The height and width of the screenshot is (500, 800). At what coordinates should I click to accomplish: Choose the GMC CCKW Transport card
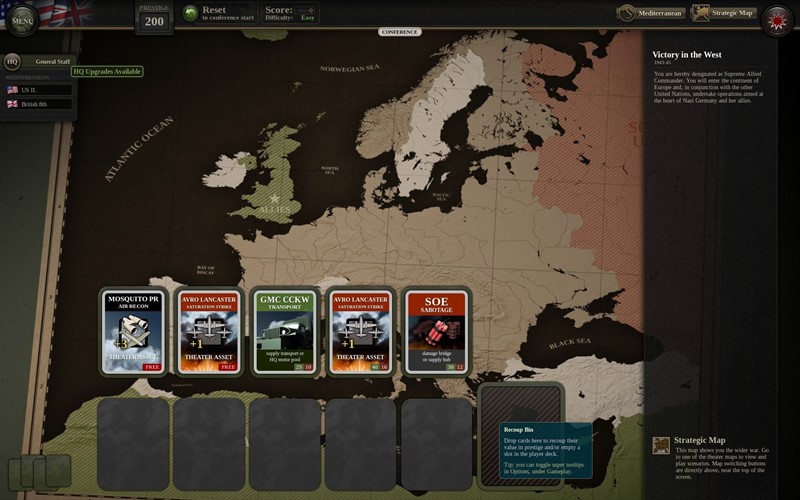(x=286, y=331)
